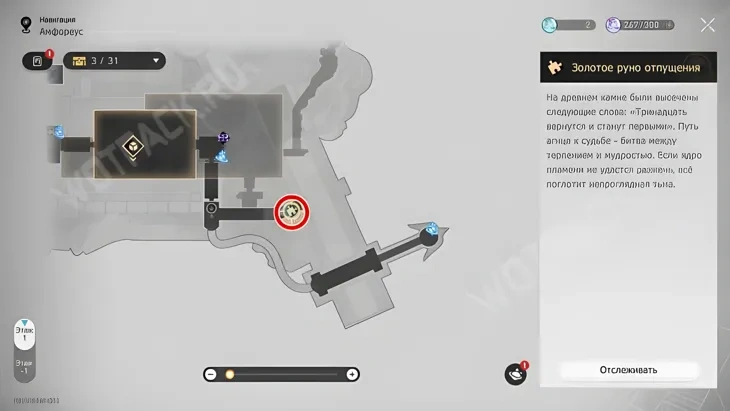This screenshot has height=411, width=730.
Task: Select the golden cube marker on map
Action: pyautogui.click(x=131, y=146)
